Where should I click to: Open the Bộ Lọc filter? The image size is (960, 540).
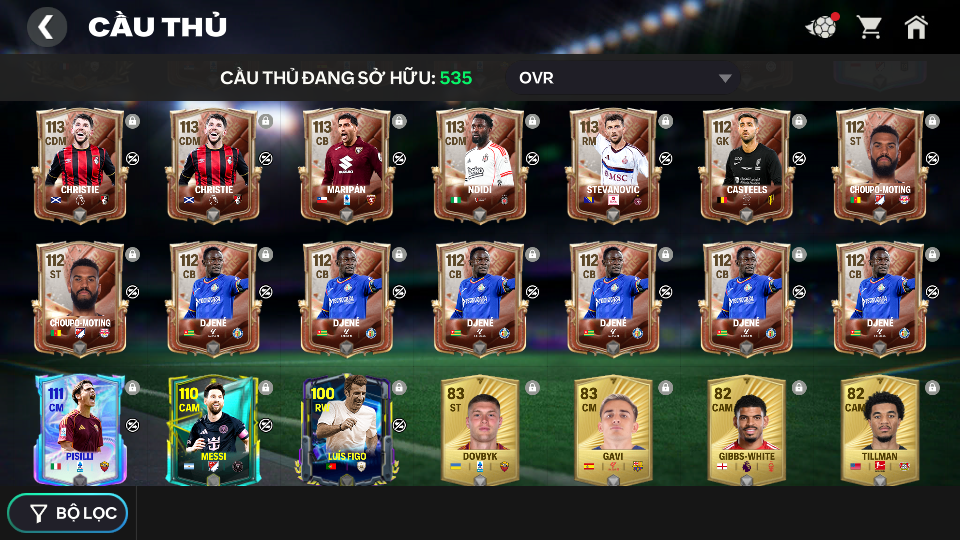[68, 513]
